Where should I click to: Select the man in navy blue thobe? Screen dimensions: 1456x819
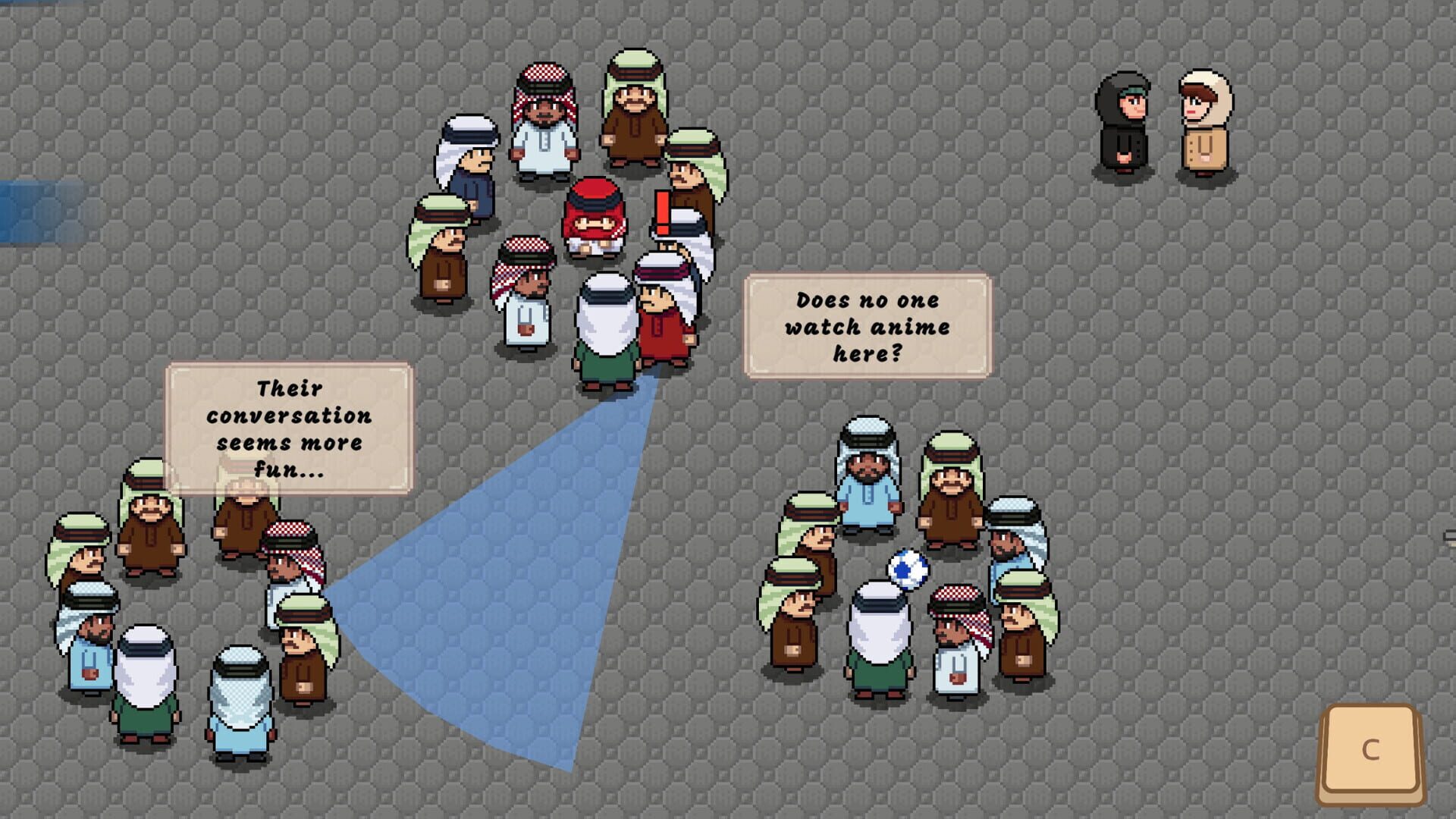click(x=470, y=174)
